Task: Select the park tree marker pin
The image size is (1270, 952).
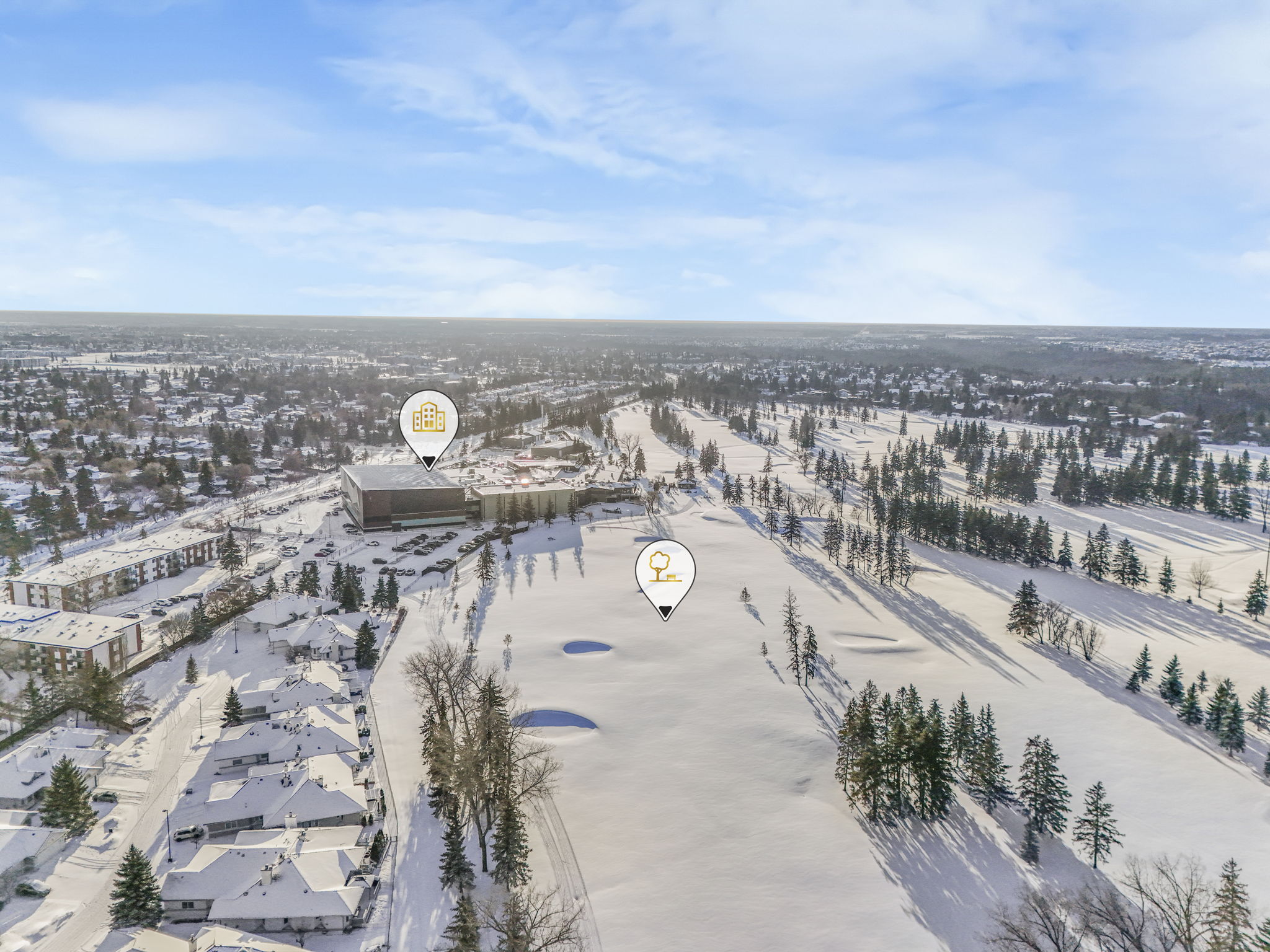Action: tap(665, 570)
